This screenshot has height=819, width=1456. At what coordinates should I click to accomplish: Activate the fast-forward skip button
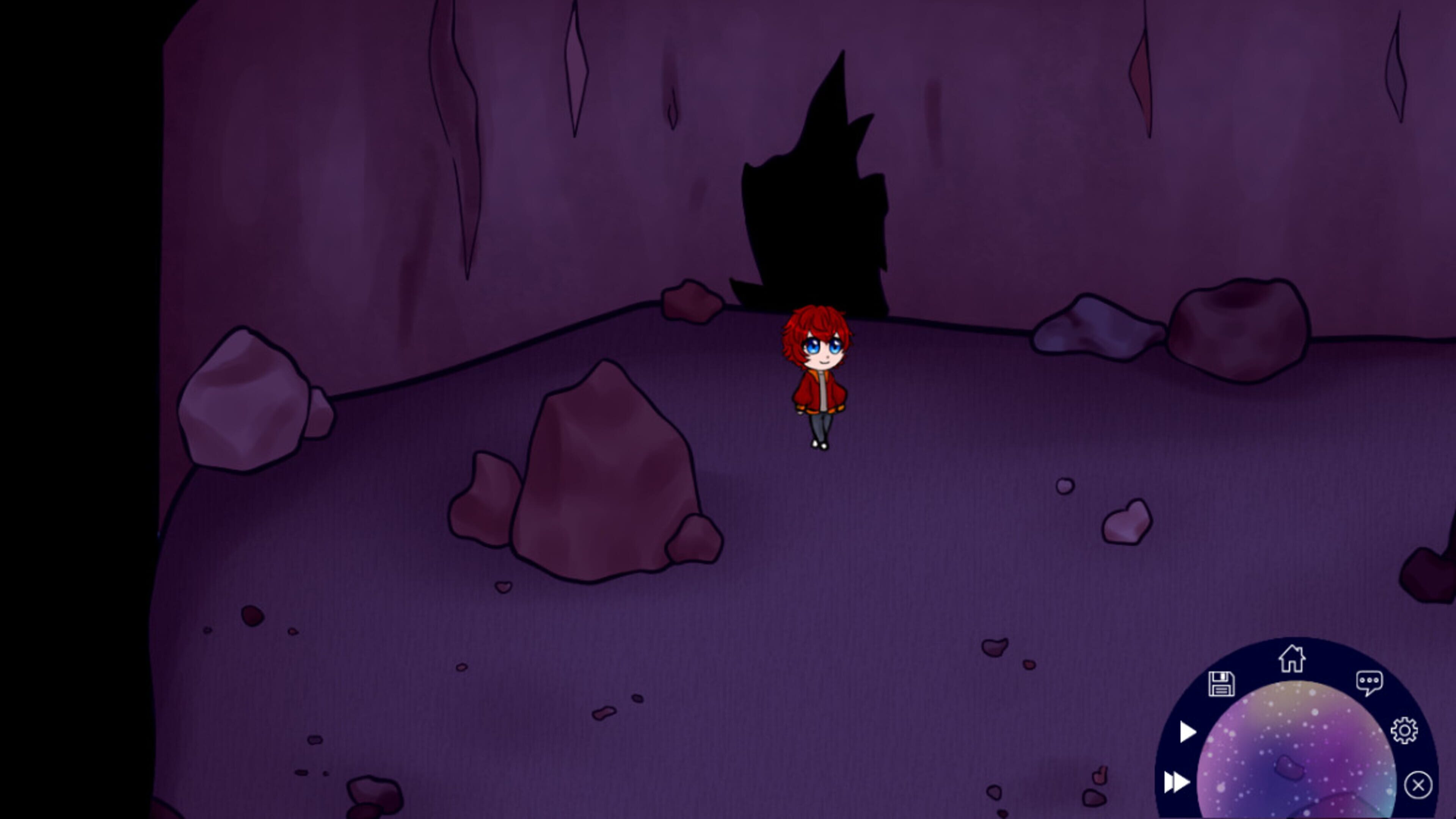tap(1177, 782)
